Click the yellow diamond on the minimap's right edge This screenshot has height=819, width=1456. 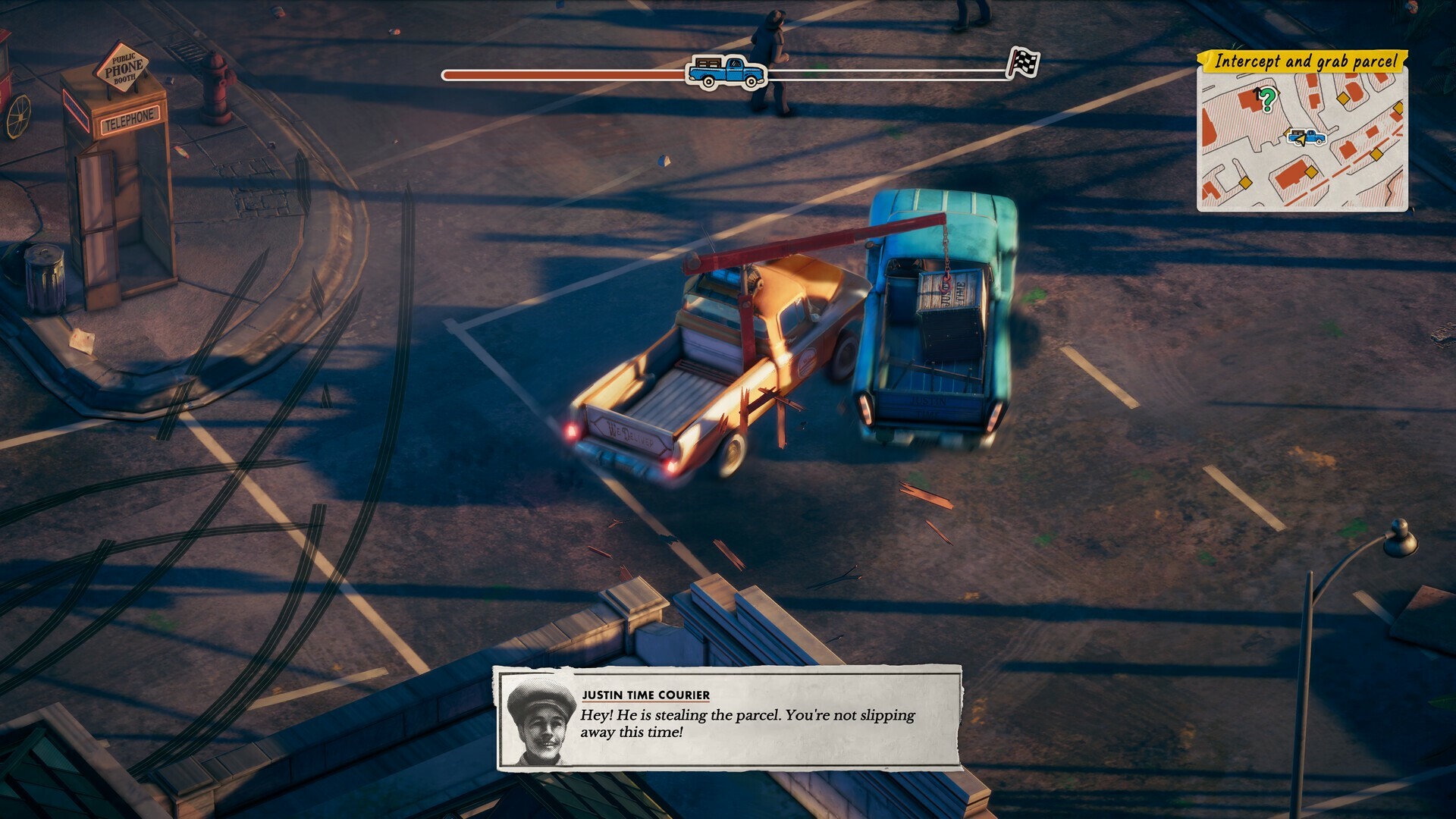pos(1398,107)
